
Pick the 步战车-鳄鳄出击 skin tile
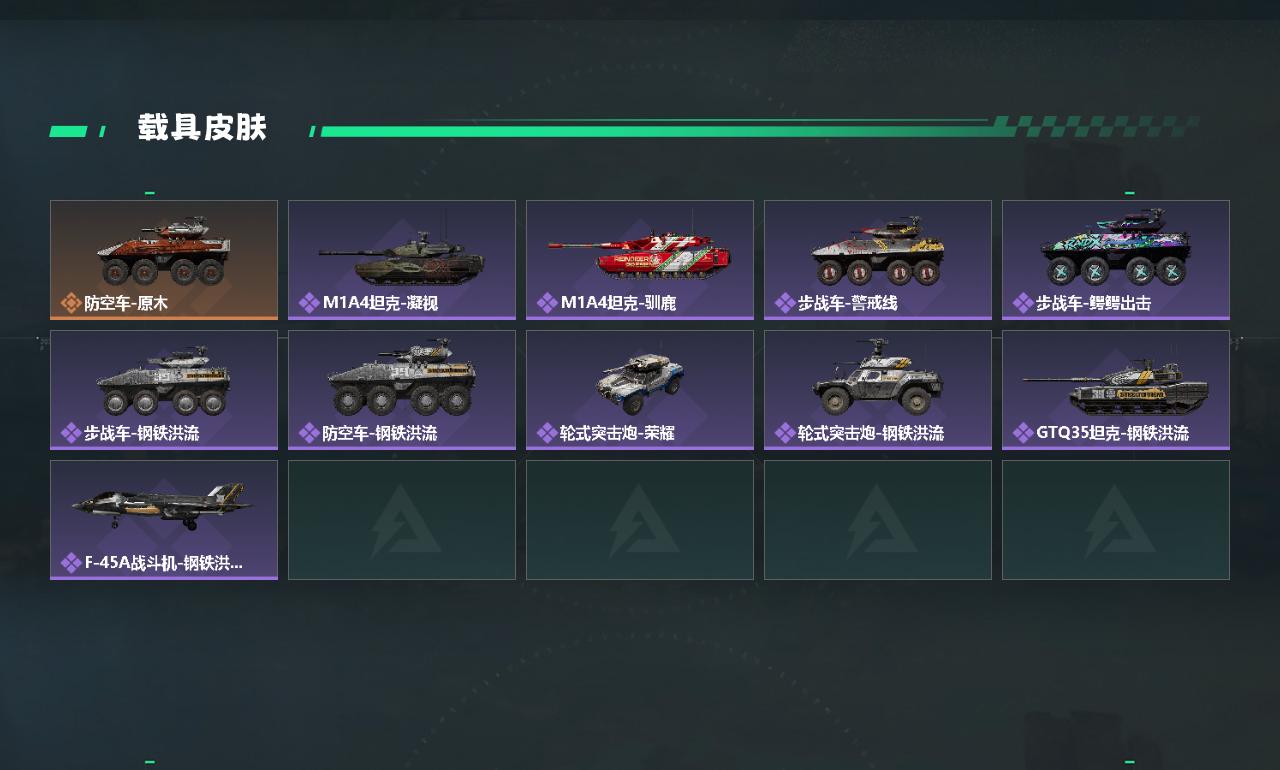(1116, 259)
